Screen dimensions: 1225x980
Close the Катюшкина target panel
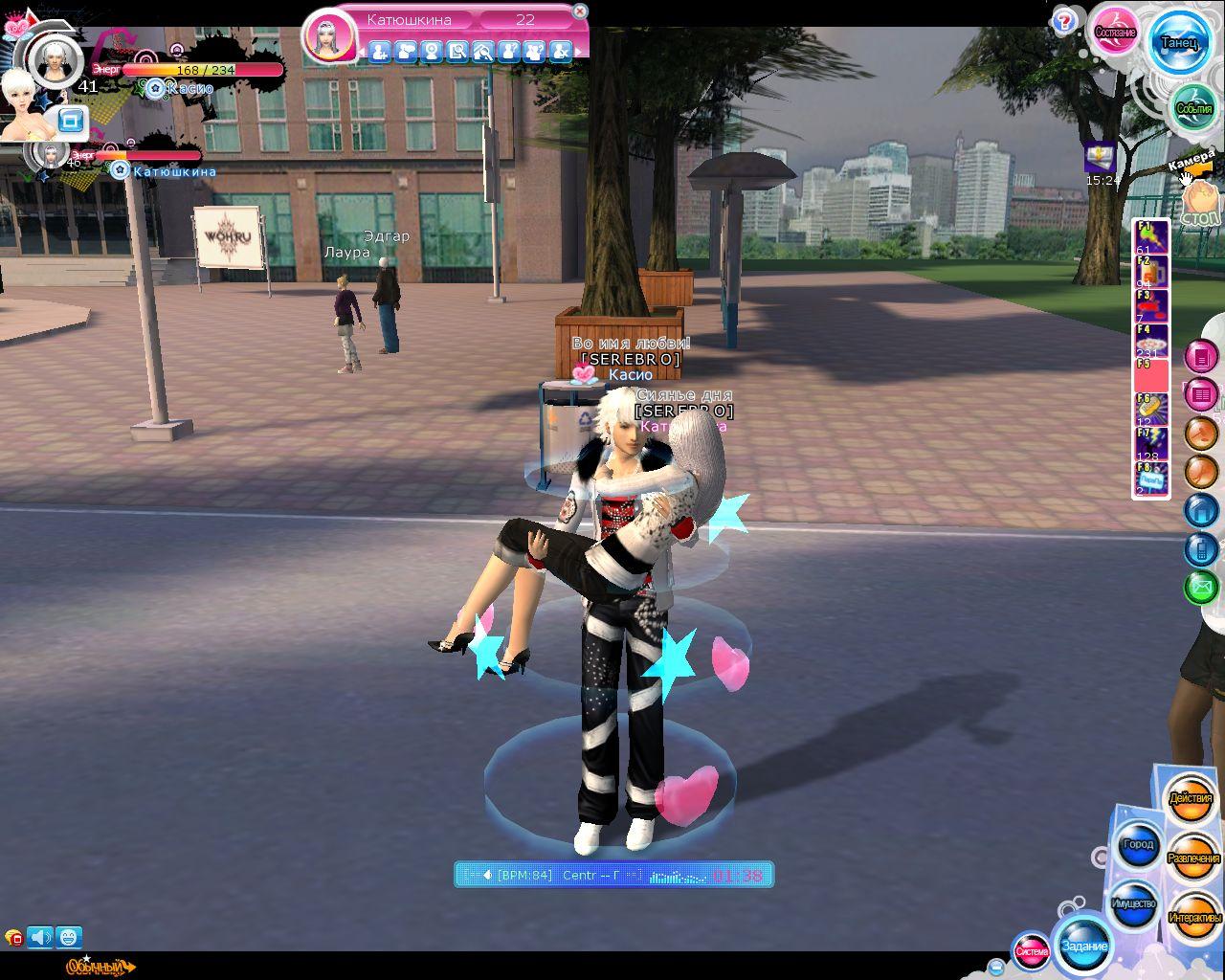(579, 11)
